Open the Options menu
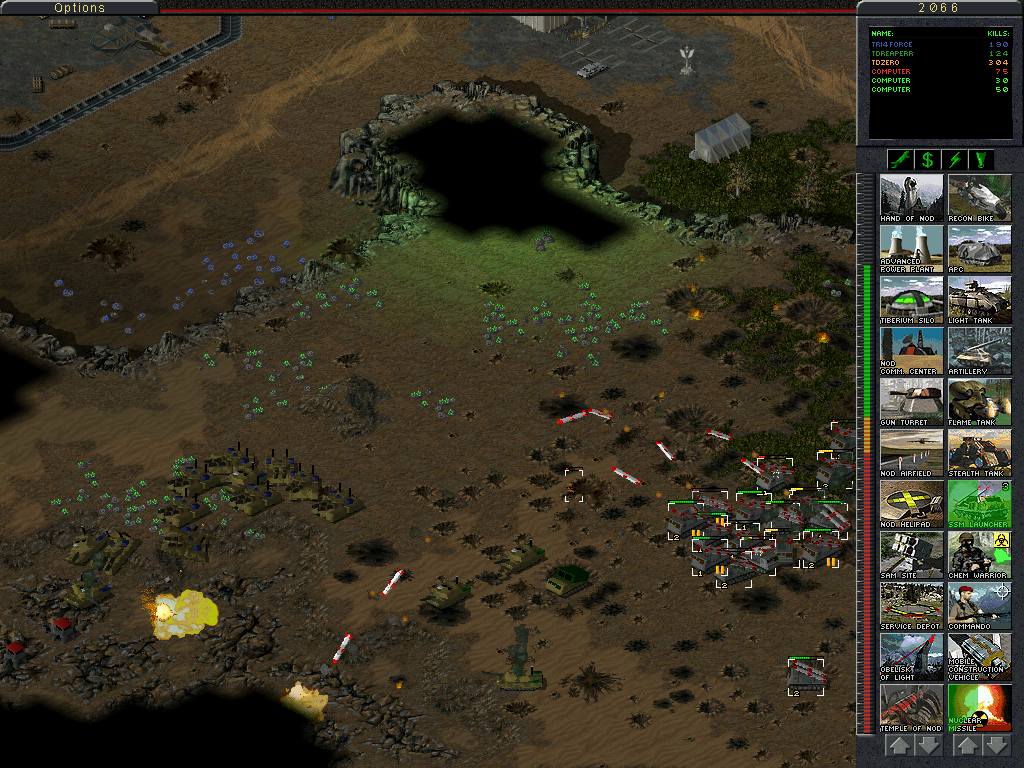This screenshot has height=768, width=1024. [79, 8]
